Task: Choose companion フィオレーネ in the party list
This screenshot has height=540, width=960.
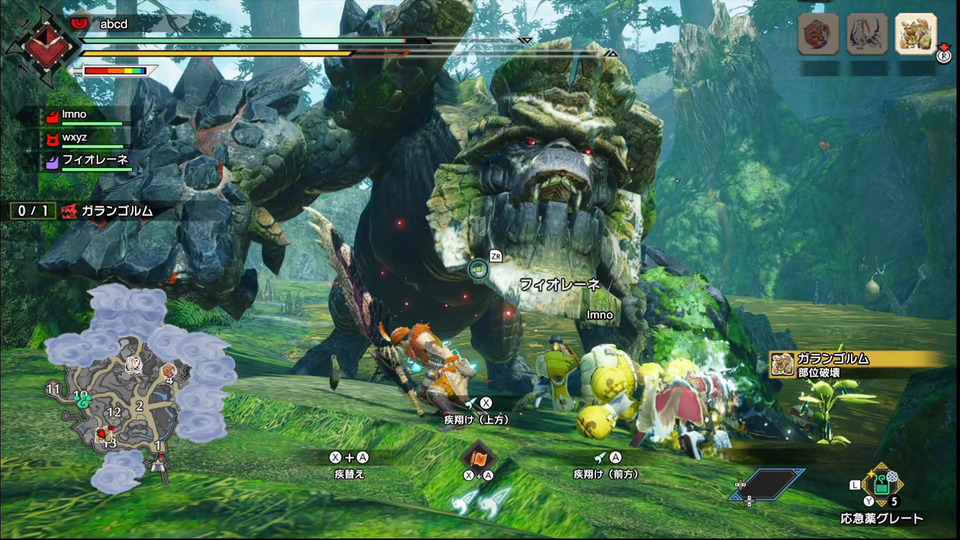Action: pyautogui.click(x=92, y=160)
